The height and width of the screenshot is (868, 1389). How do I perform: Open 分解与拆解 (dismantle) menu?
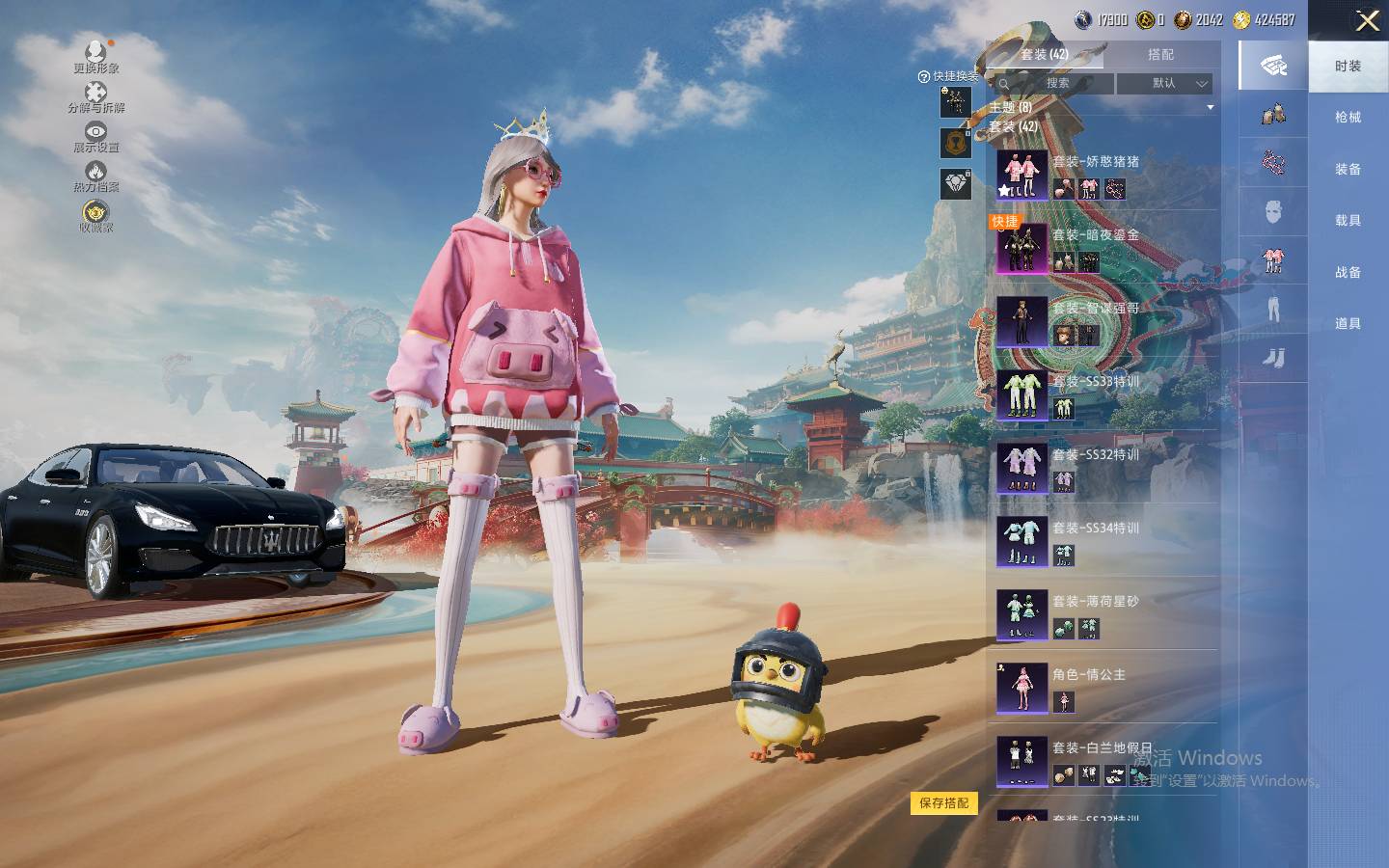click(x=95, y=95)
